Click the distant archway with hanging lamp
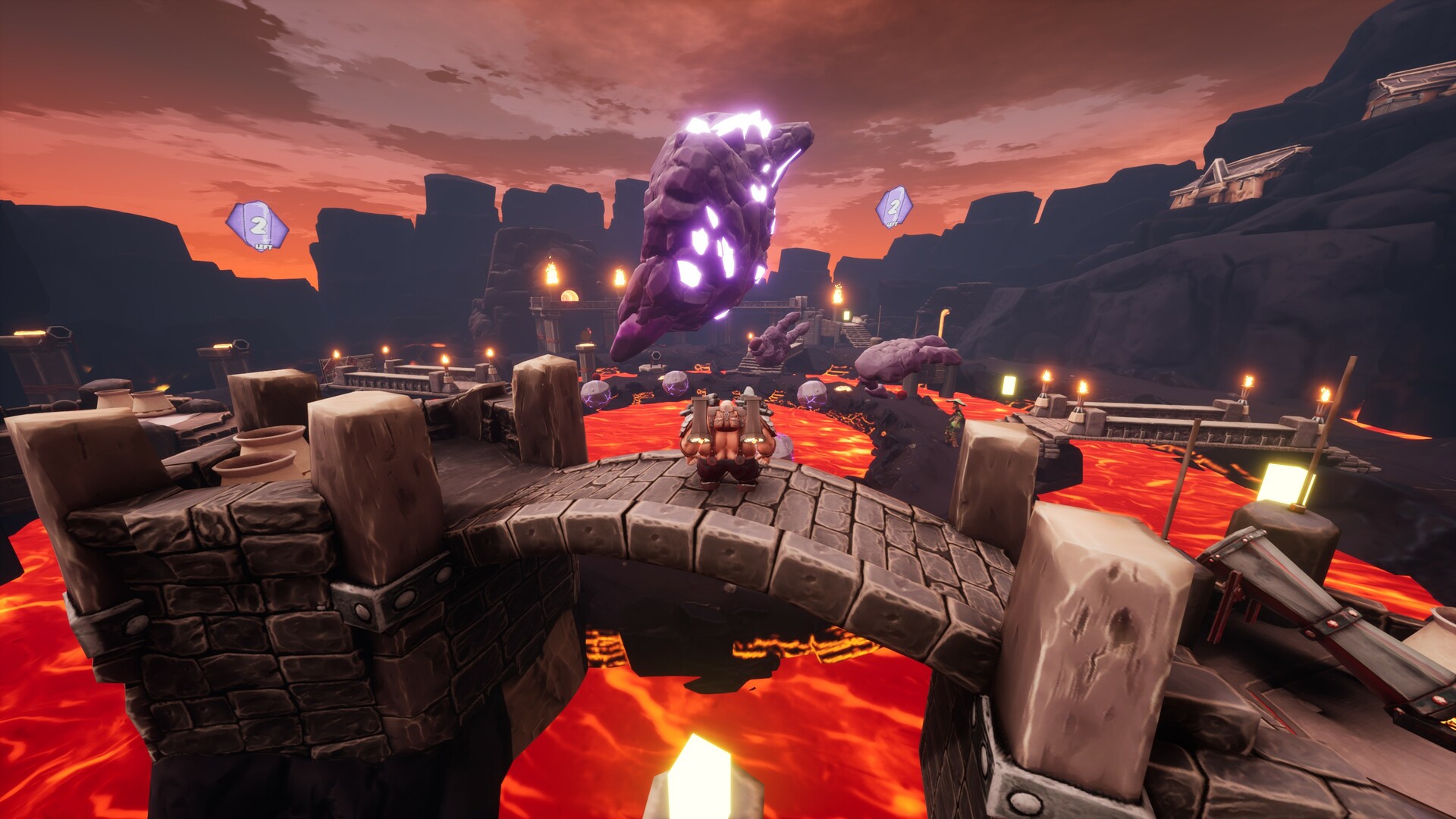 (569, 296)
